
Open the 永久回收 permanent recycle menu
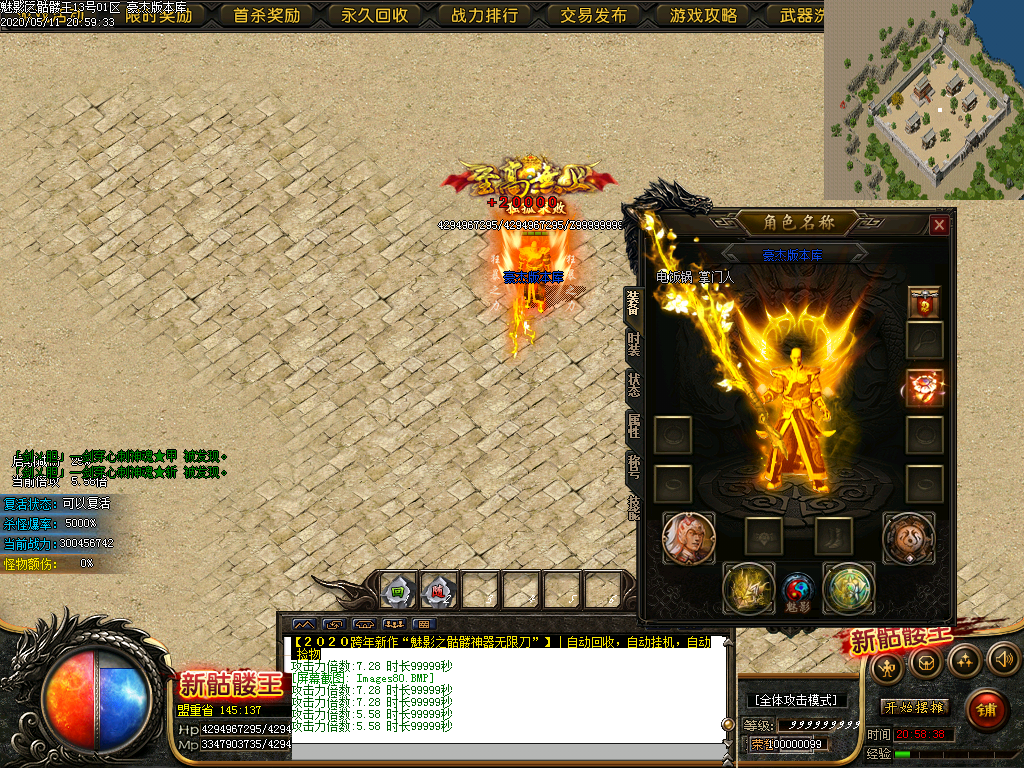coord(375,15)
